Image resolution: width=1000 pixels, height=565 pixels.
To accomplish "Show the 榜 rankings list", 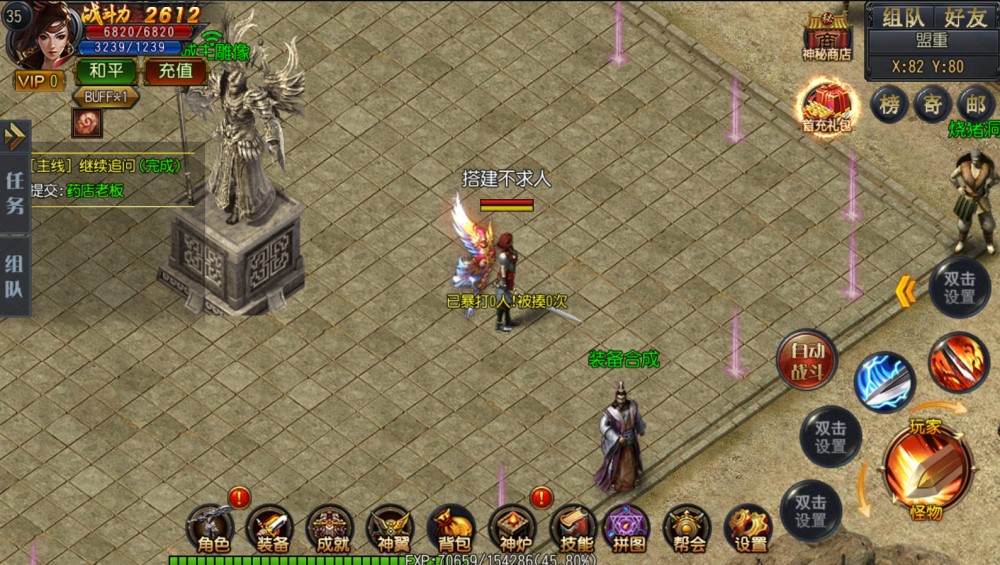I will point(889,104).
